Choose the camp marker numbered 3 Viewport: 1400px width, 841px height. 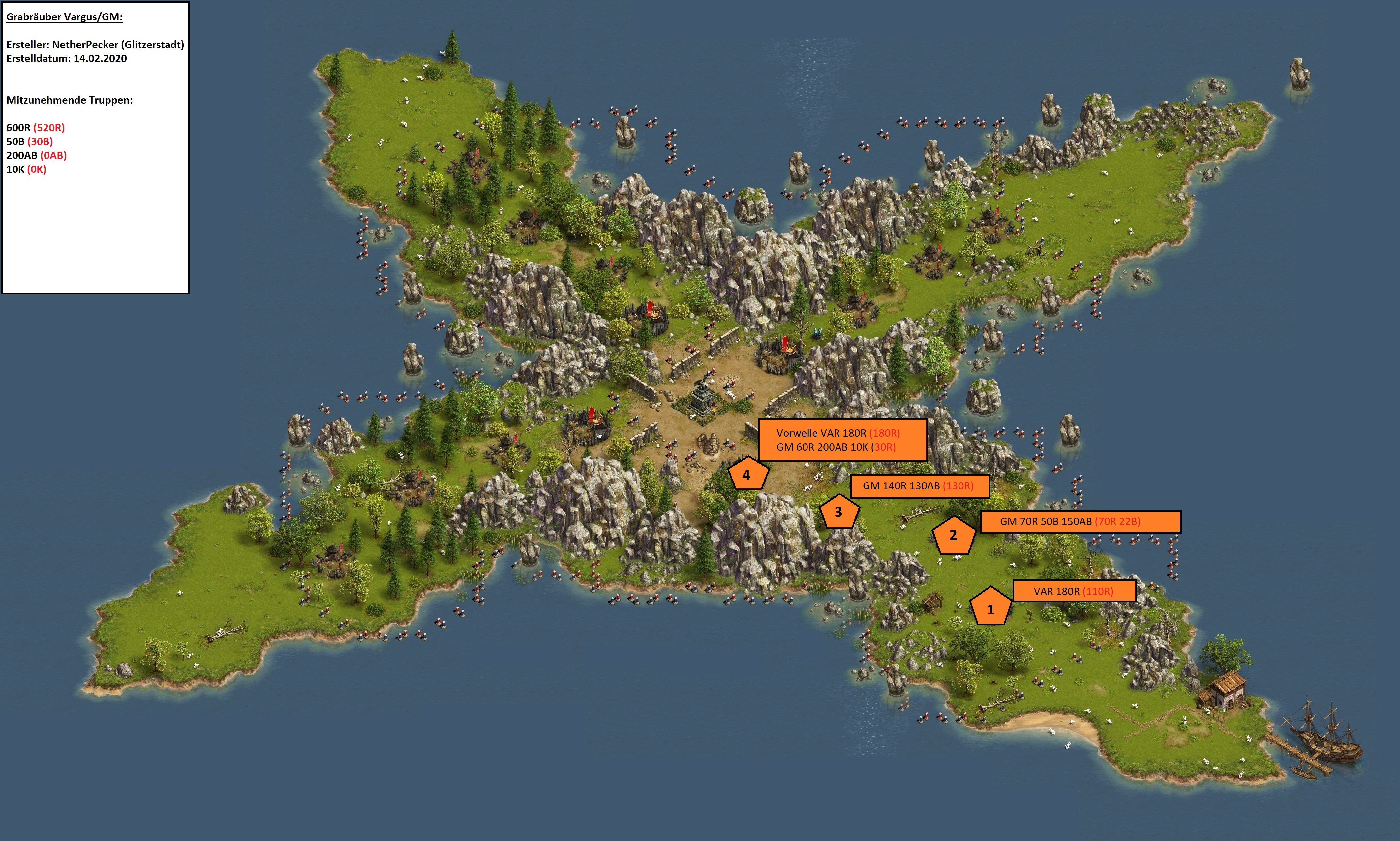[838, 512]
